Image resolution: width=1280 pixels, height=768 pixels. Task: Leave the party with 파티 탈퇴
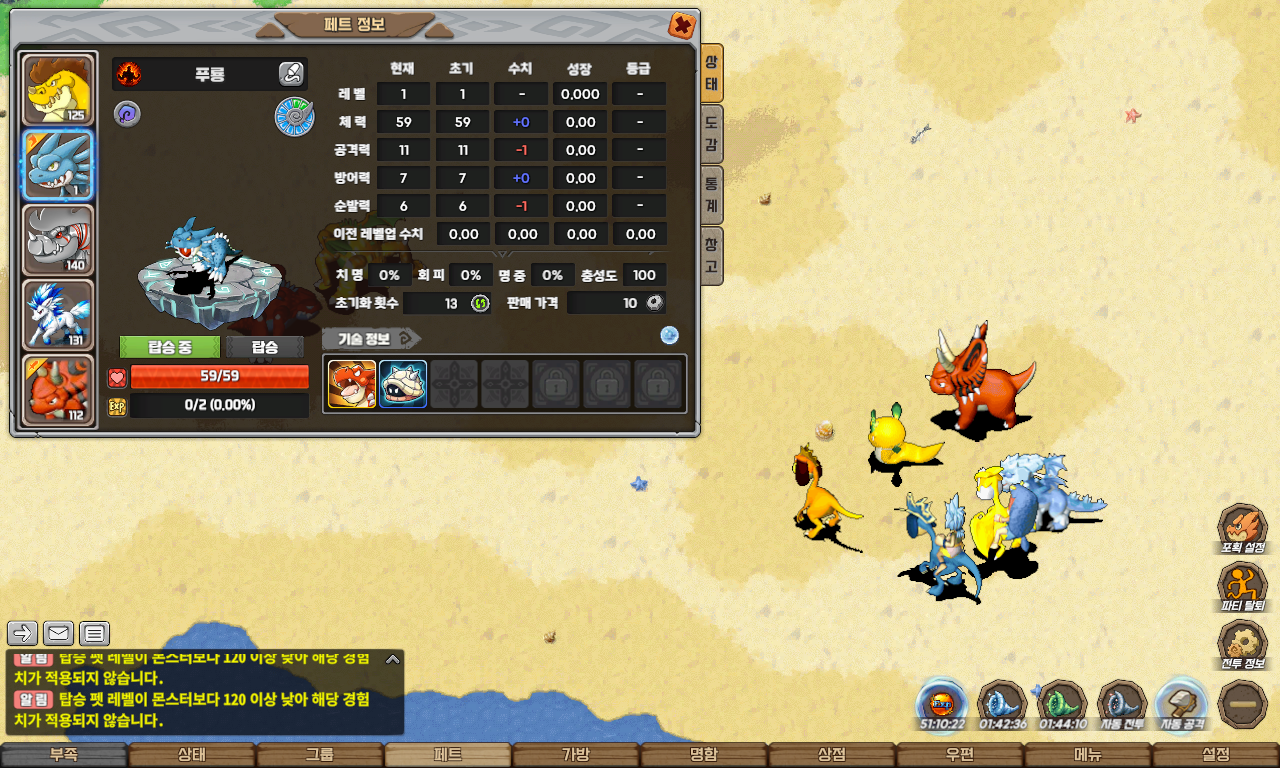[1243, 588]
